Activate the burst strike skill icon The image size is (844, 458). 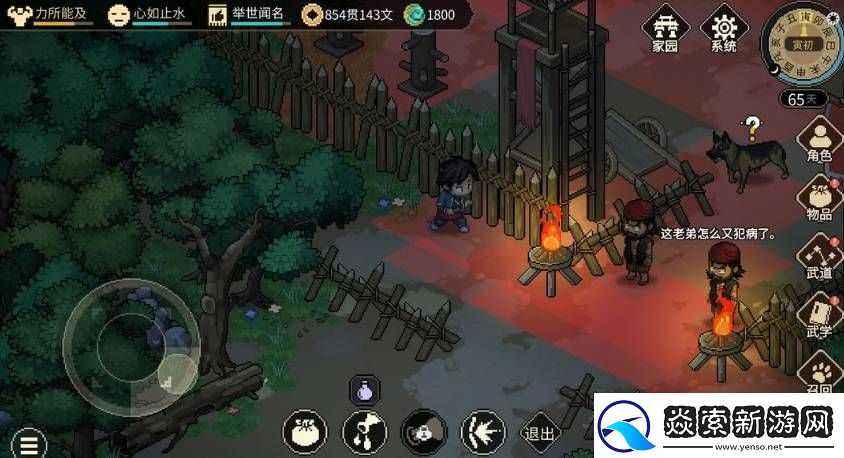(x=482, y=432)
